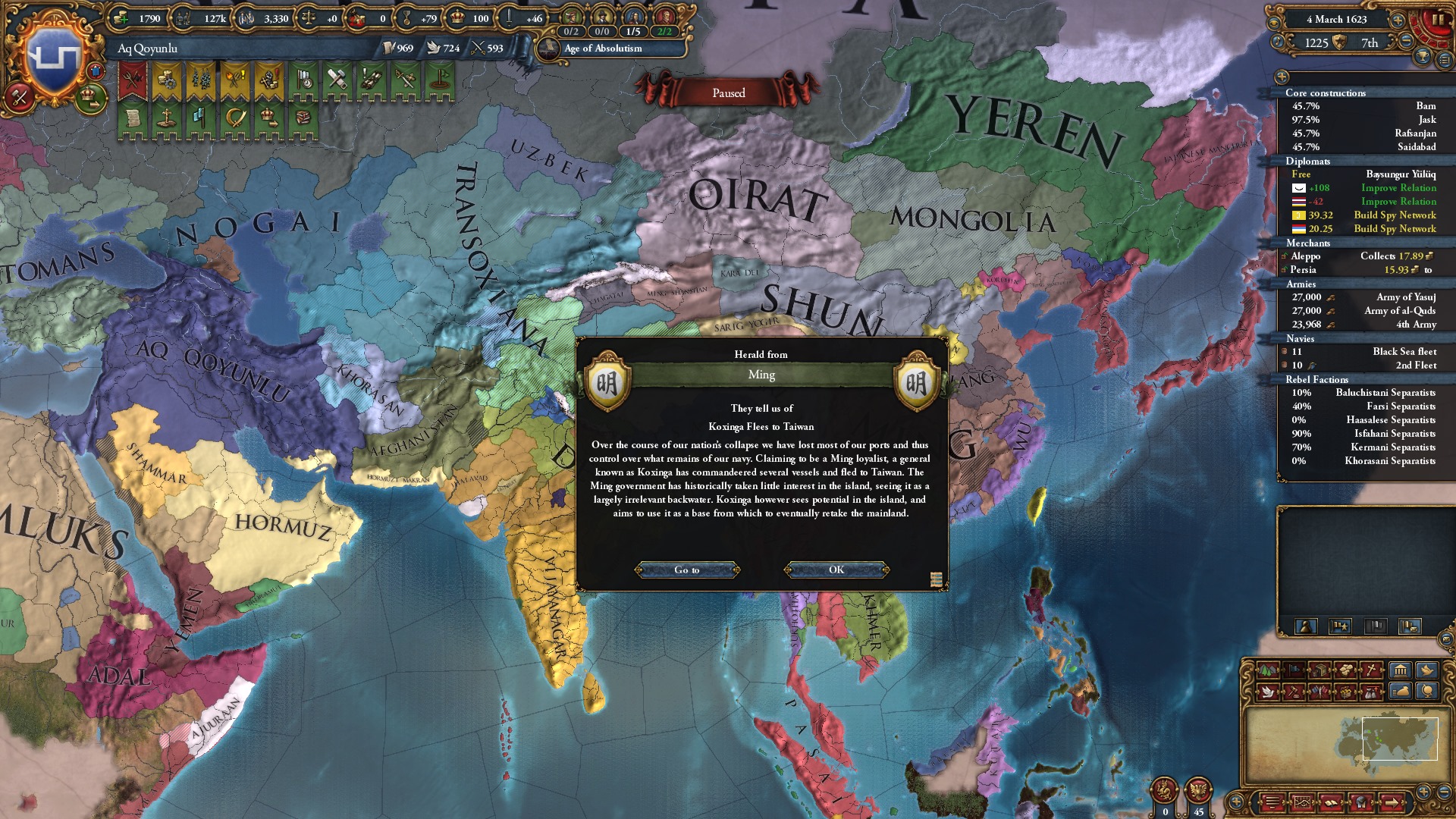1456x819 pixels.
Task: Click Go to on the Ming herald event
Action: [x=686, y=570]
